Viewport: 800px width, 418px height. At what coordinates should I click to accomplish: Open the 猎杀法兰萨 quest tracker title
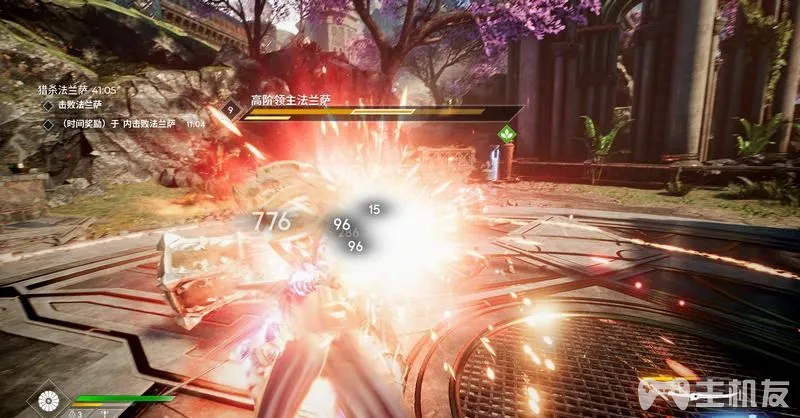click(x=77, y=89)
